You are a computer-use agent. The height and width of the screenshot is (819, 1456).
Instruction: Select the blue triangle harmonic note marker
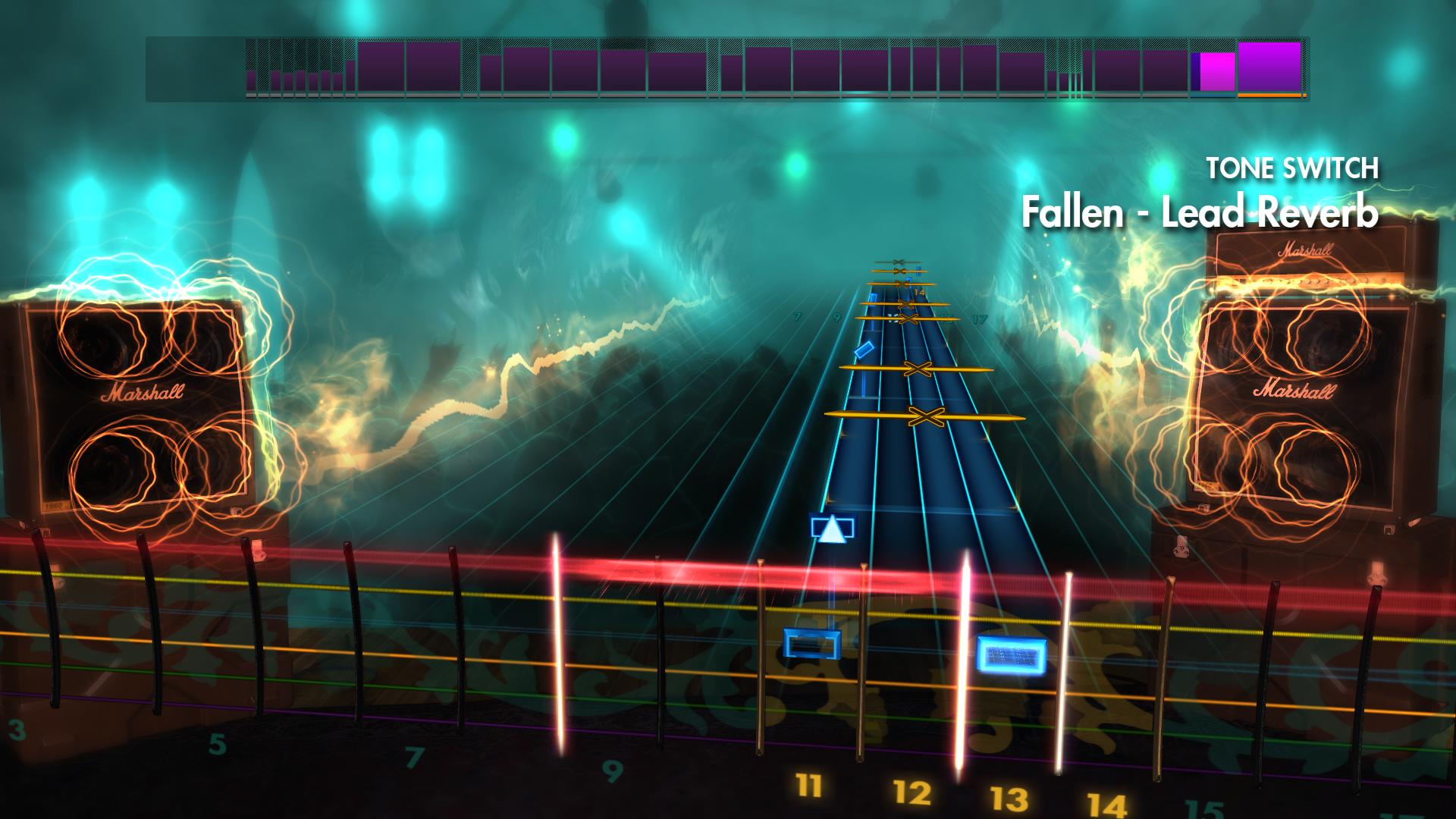tap(831, 529)
